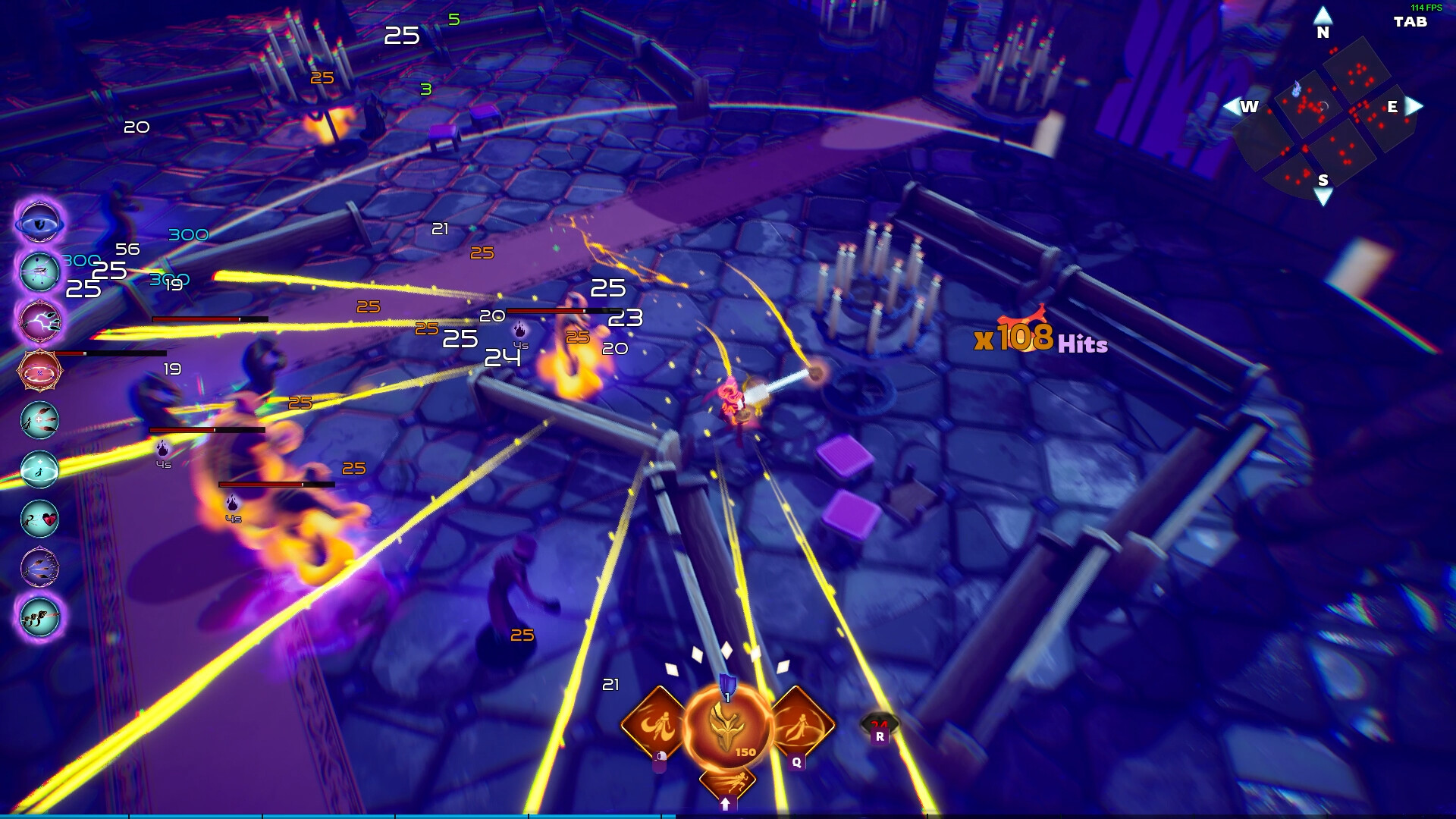The image size is (1456, 819).
Task: Select the shielded figure dome perk icon
Action: 39,469
